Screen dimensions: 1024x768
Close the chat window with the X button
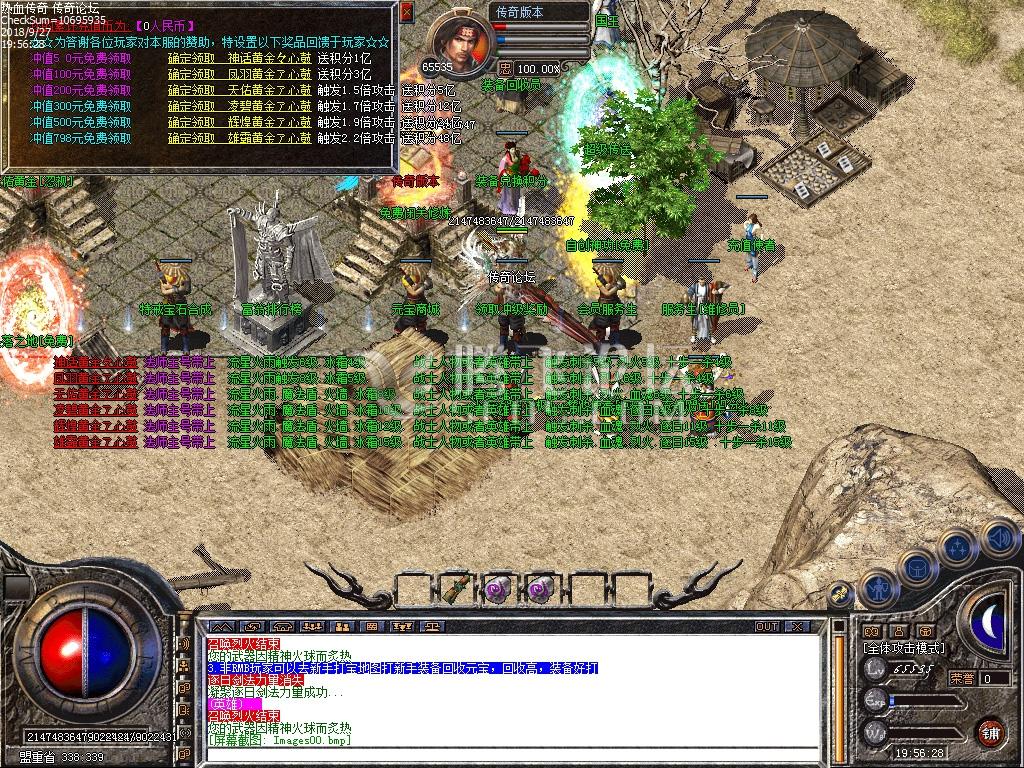tap(797, 627)
